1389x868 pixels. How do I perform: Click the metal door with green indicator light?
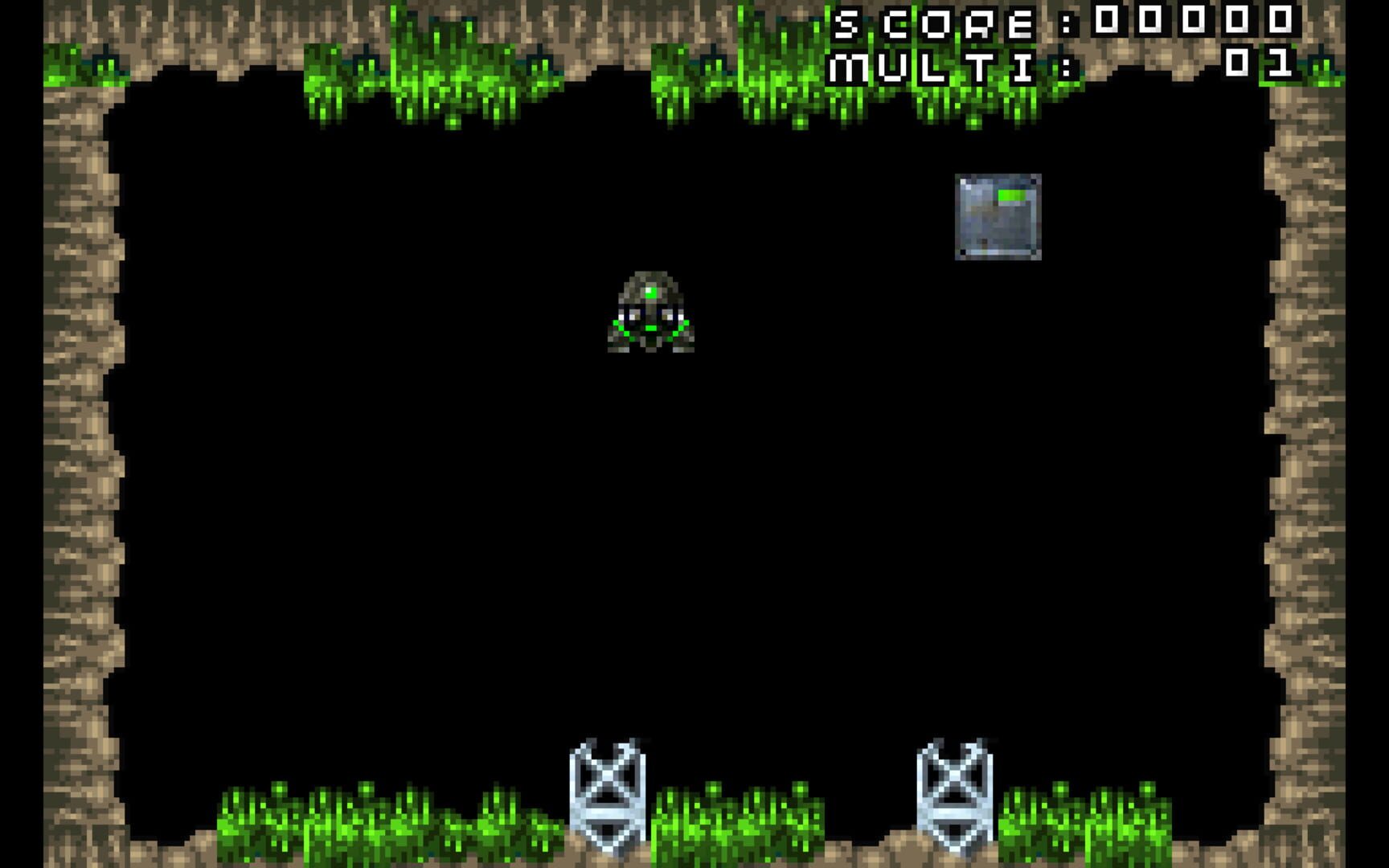[998, 215]
